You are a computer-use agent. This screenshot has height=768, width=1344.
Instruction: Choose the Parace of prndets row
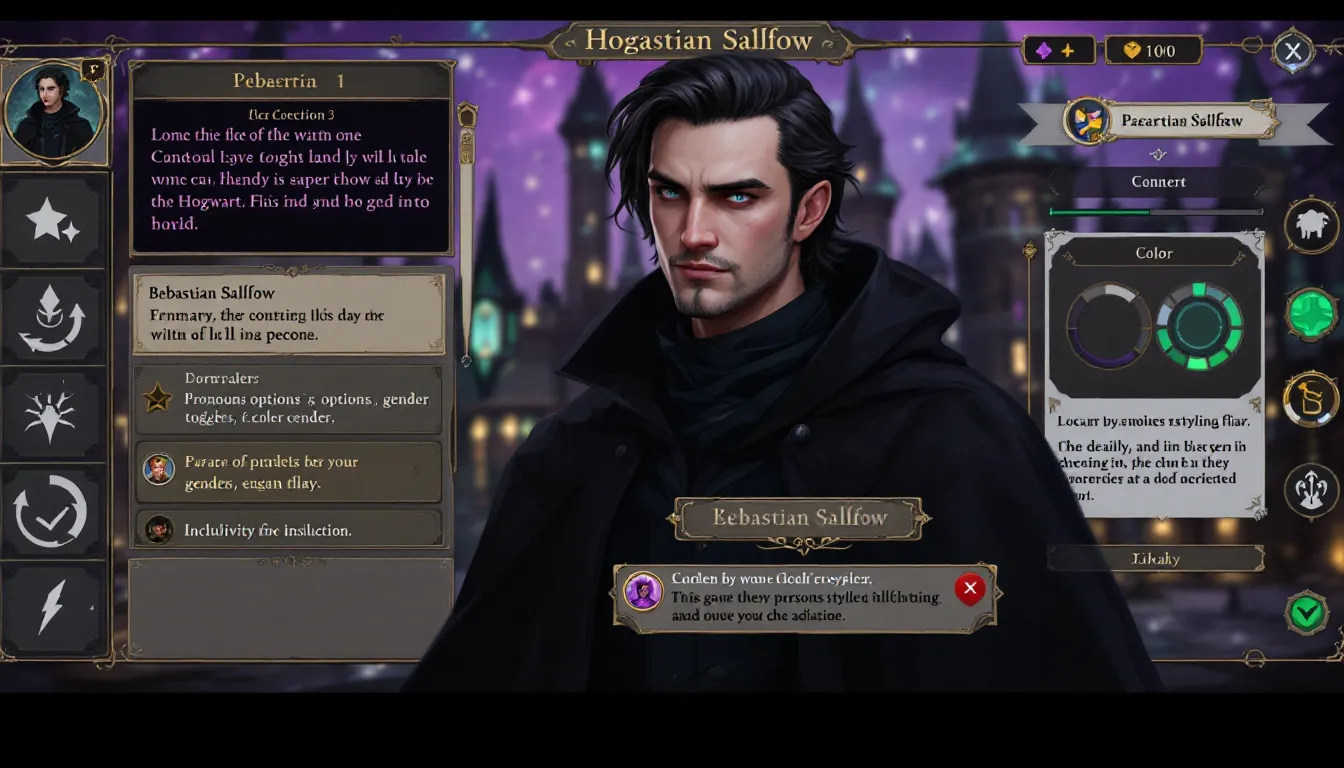pyautogui.click(x=289, y=471)
